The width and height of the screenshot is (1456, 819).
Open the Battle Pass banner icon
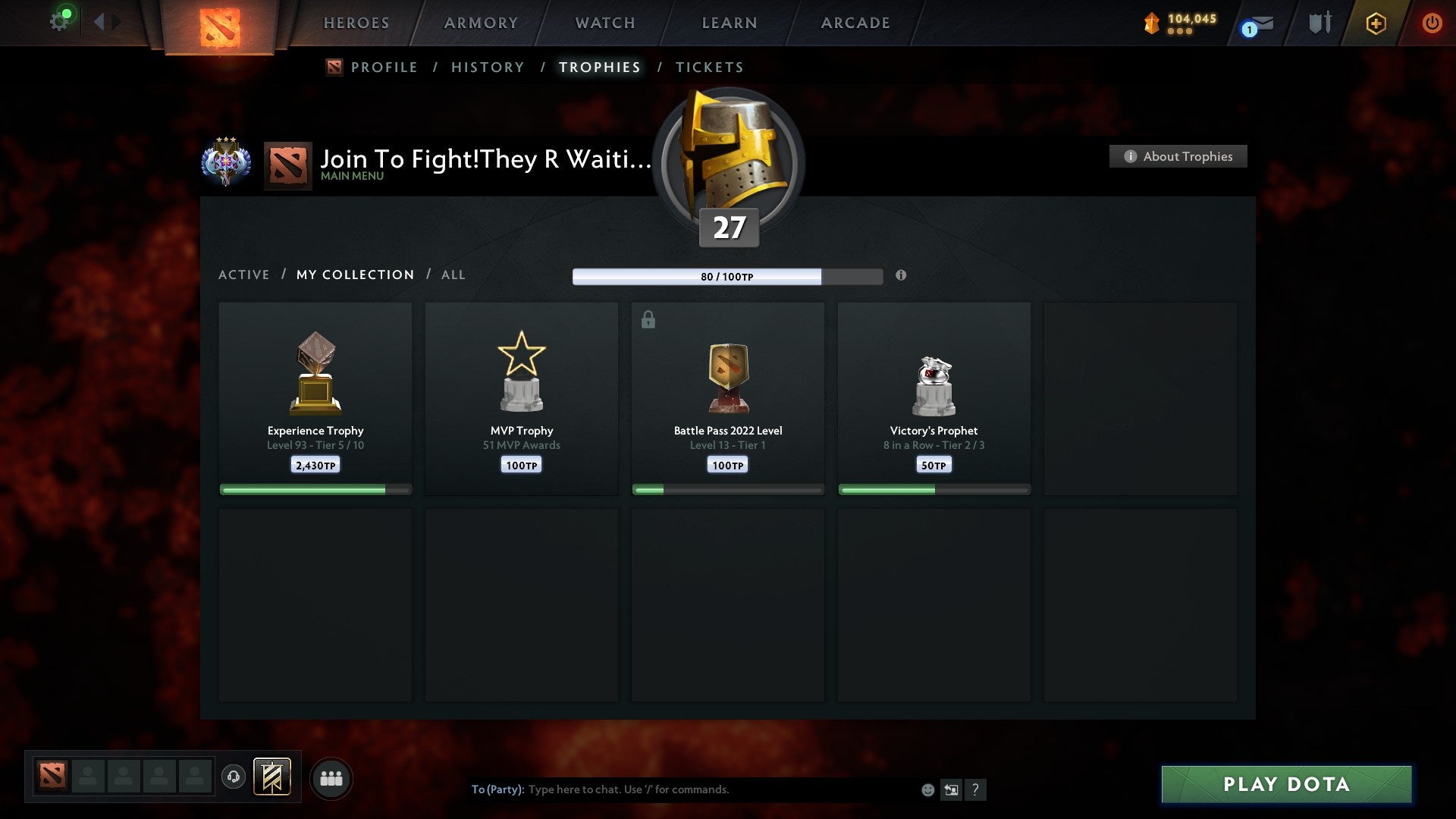coord(272,777)
